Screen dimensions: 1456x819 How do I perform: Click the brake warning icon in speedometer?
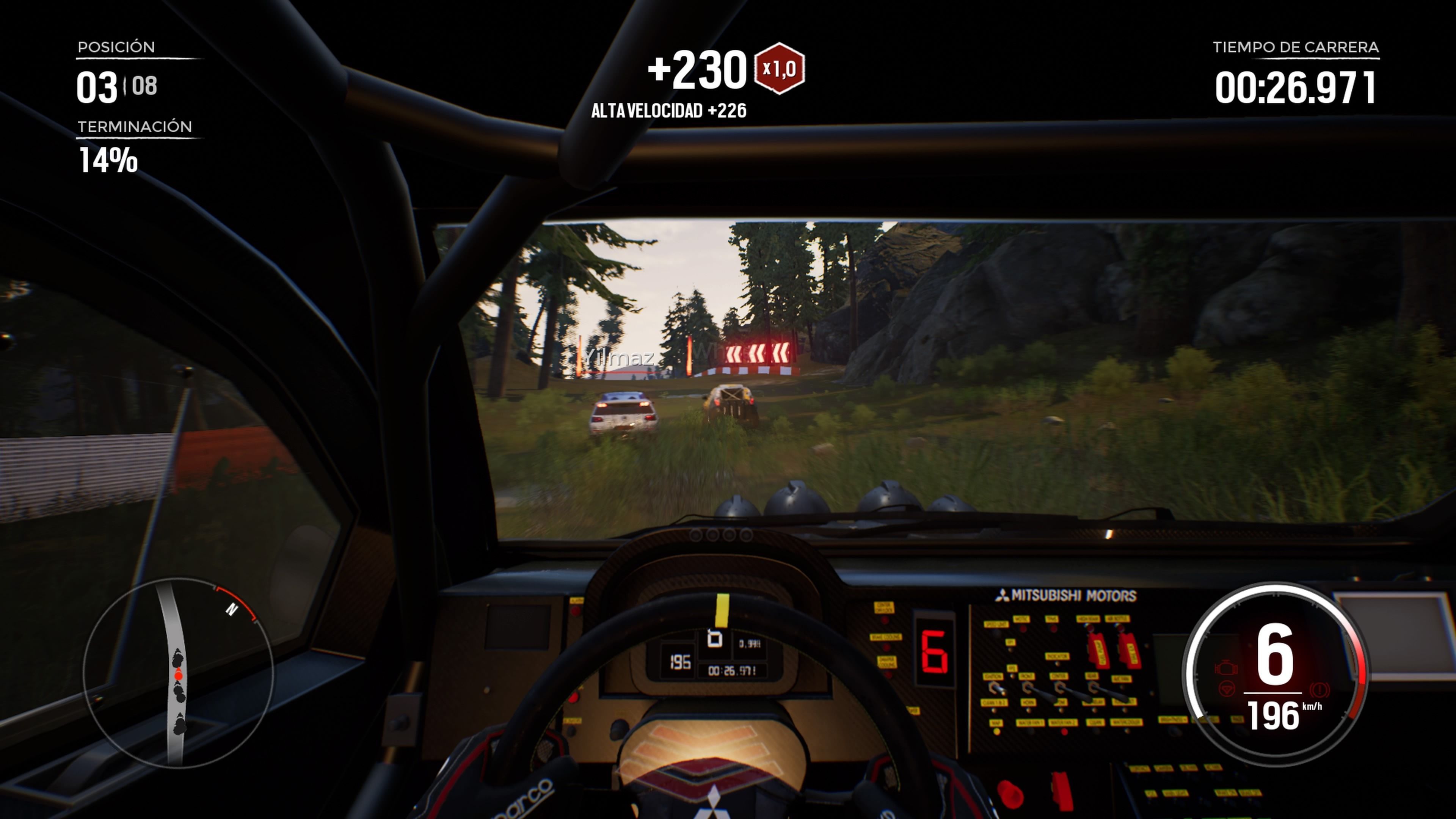(1319, 690)
